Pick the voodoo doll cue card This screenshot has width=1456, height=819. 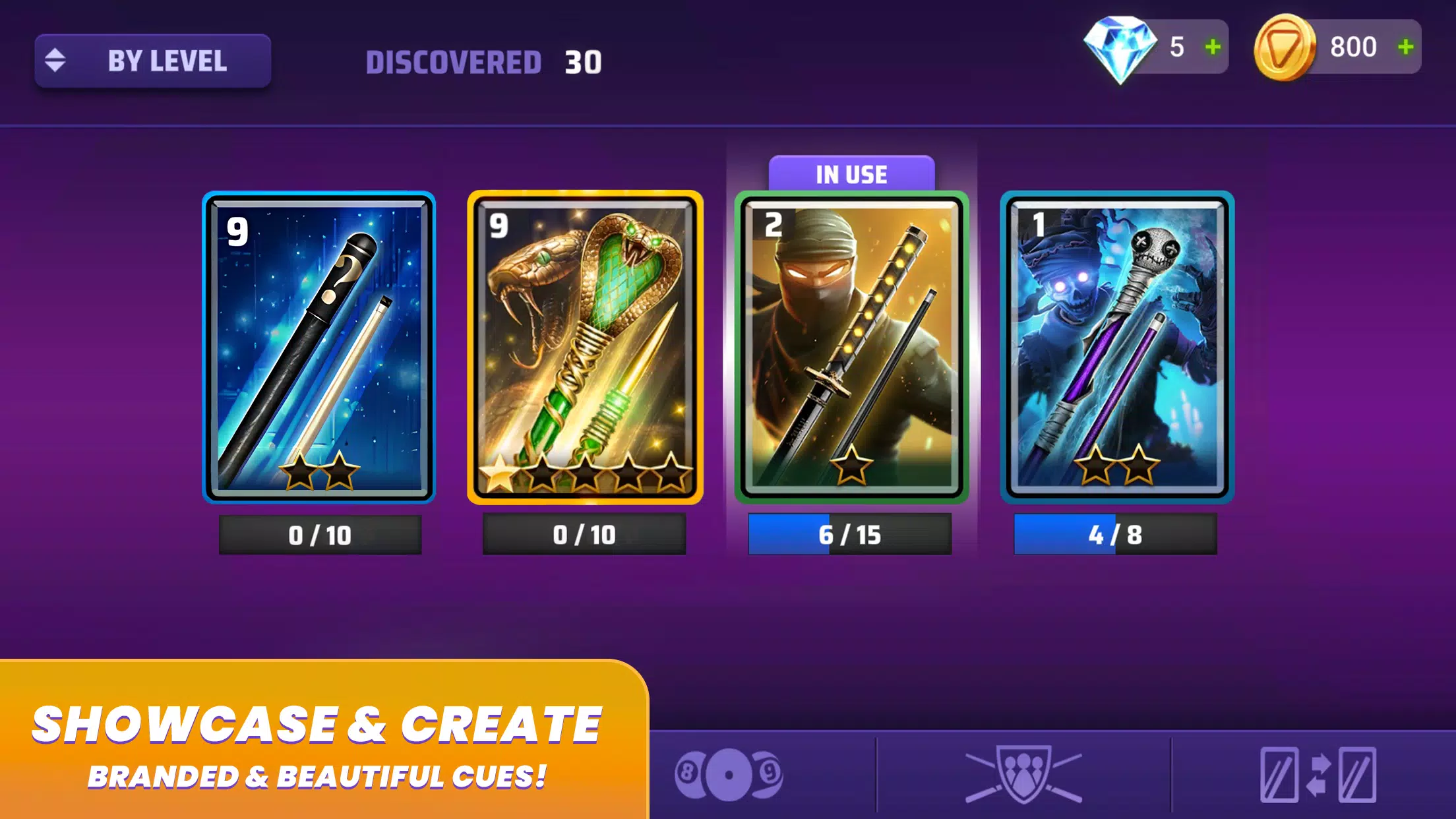[x=1116, y=348]
